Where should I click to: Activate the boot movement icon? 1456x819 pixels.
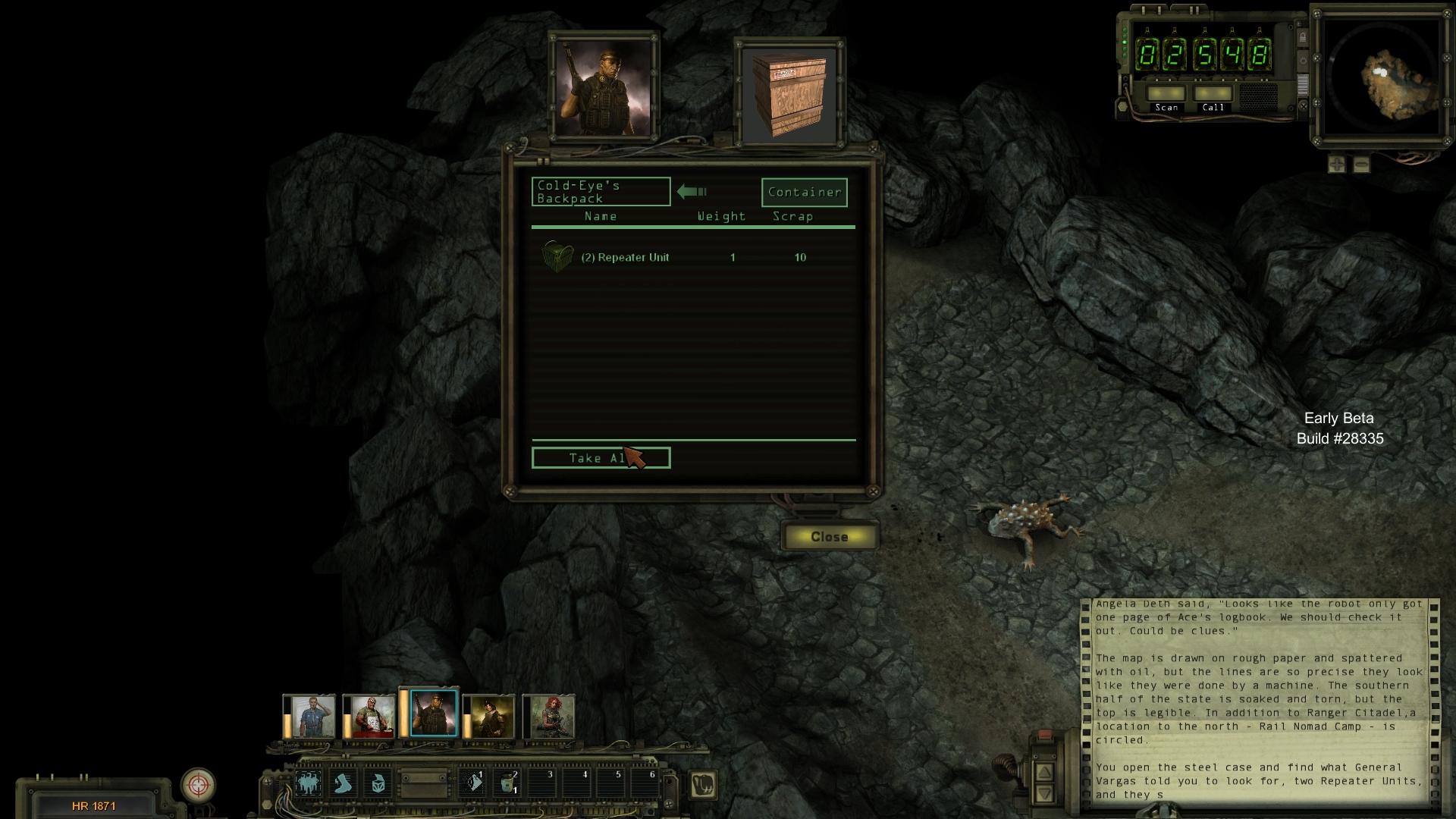[344, 783]
